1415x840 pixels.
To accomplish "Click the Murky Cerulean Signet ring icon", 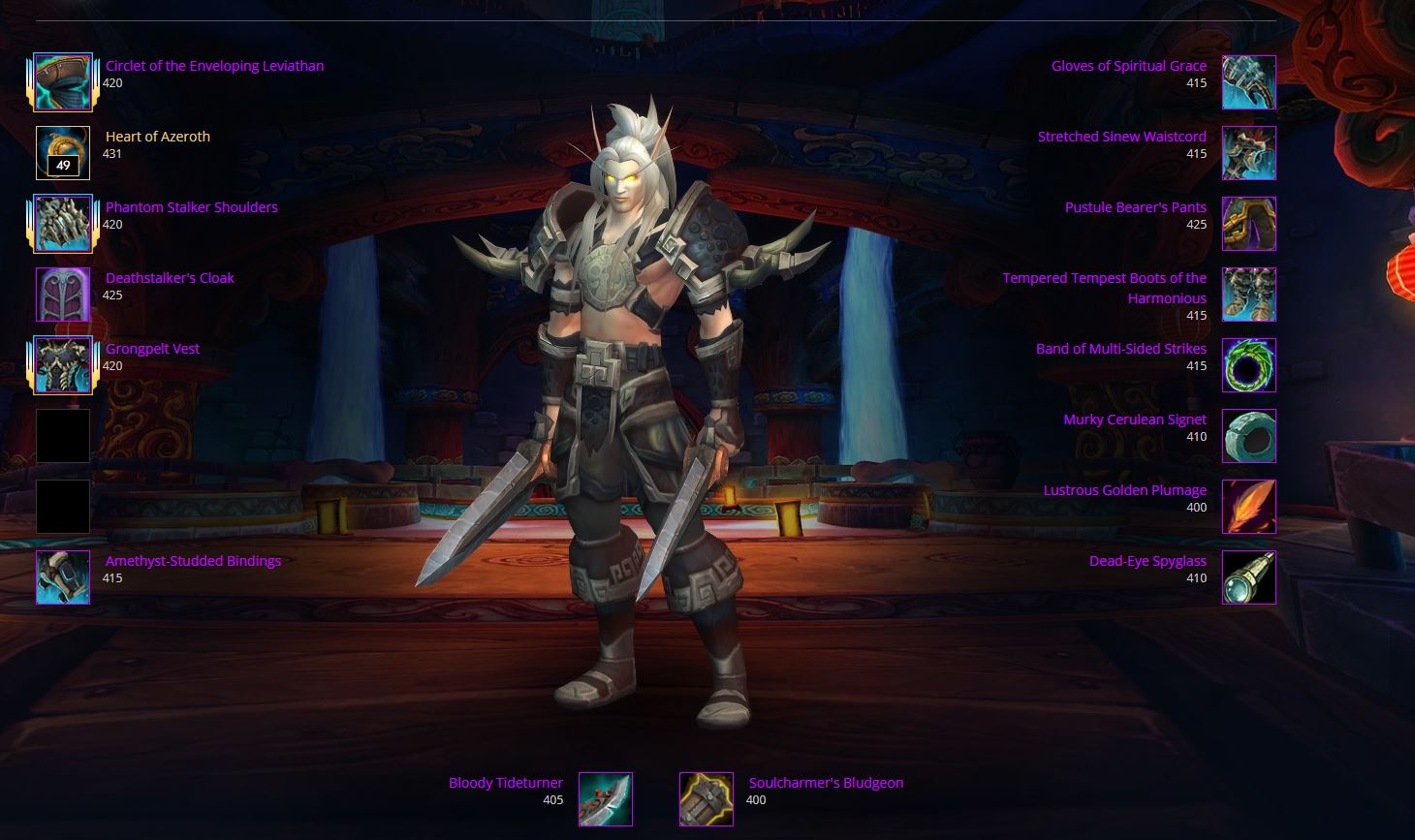I will (x=1248, y=435).
